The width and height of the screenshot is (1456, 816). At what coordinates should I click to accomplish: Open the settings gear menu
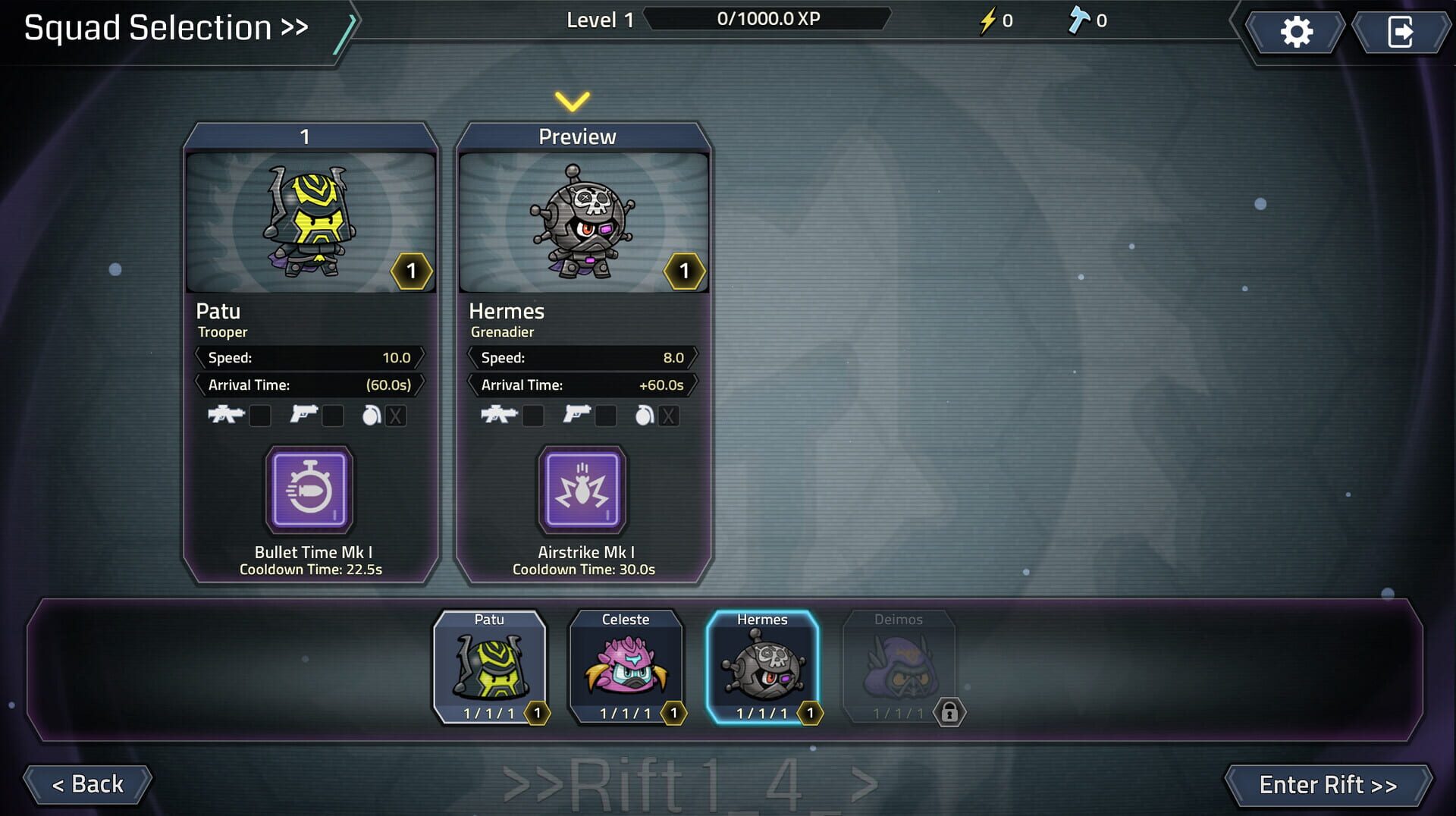pos(1296,31)
